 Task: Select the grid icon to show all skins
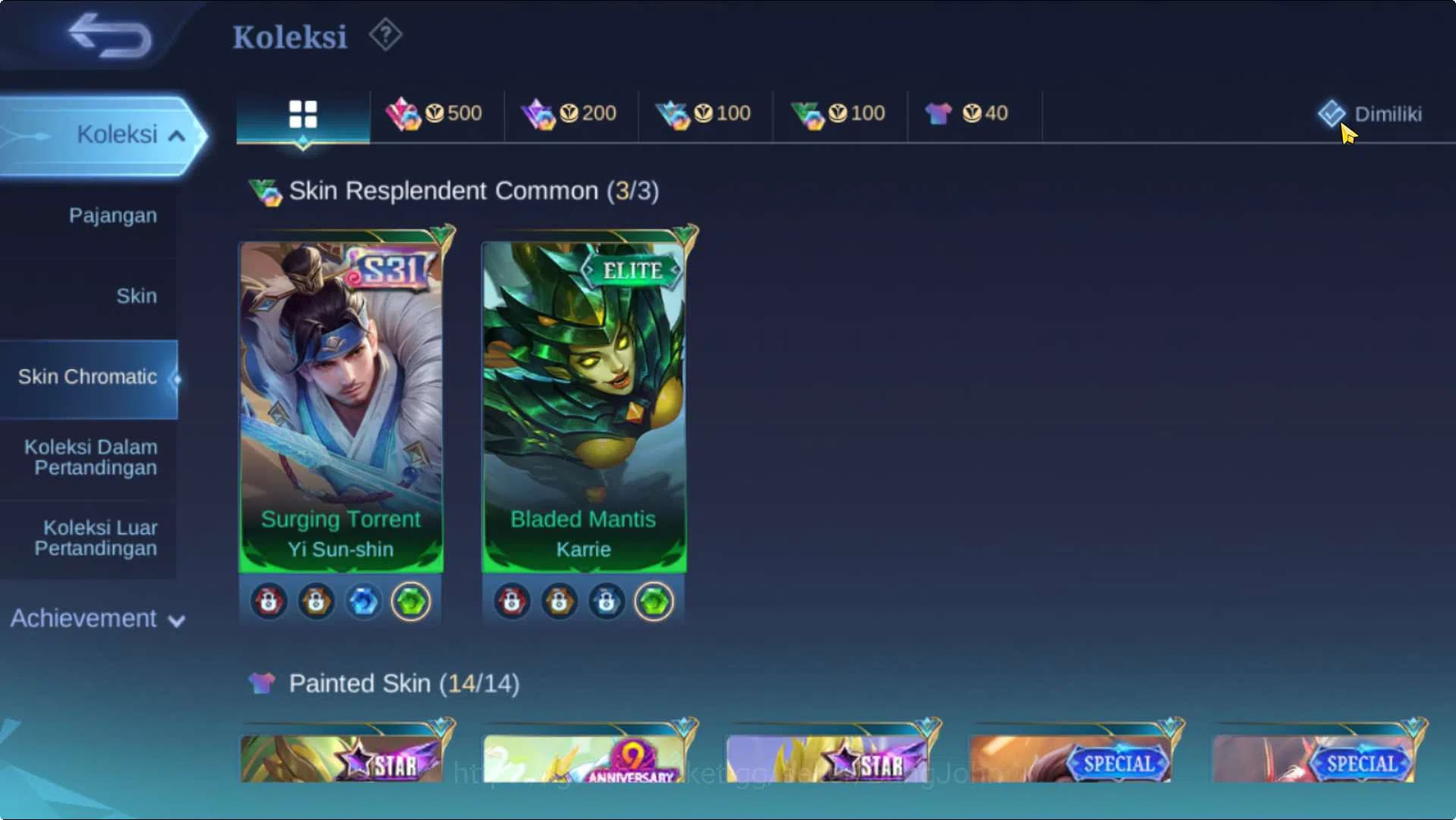pyautogui.click(x=303, y=115)
